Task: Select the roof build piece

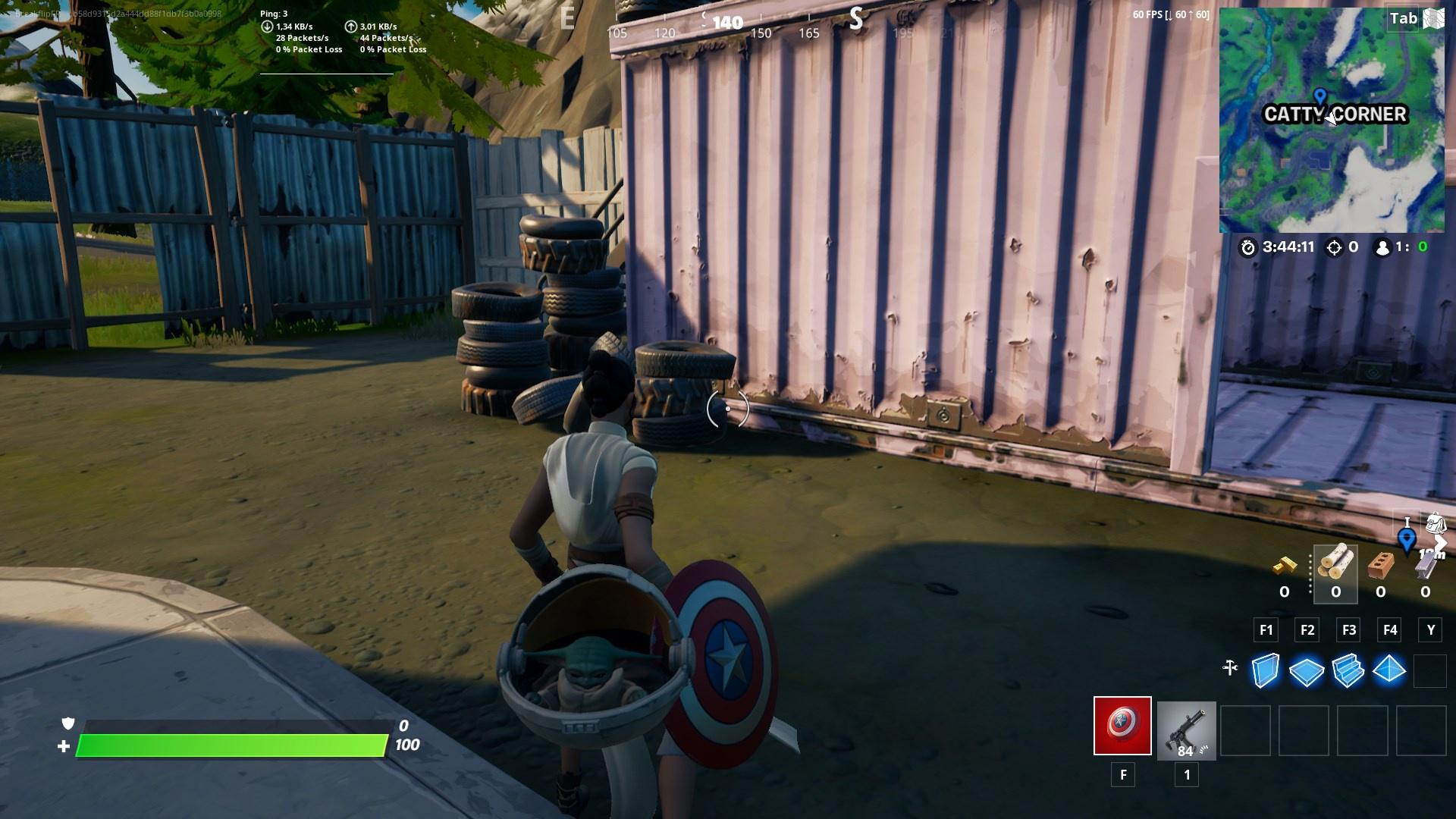Action: [1390, 669]
